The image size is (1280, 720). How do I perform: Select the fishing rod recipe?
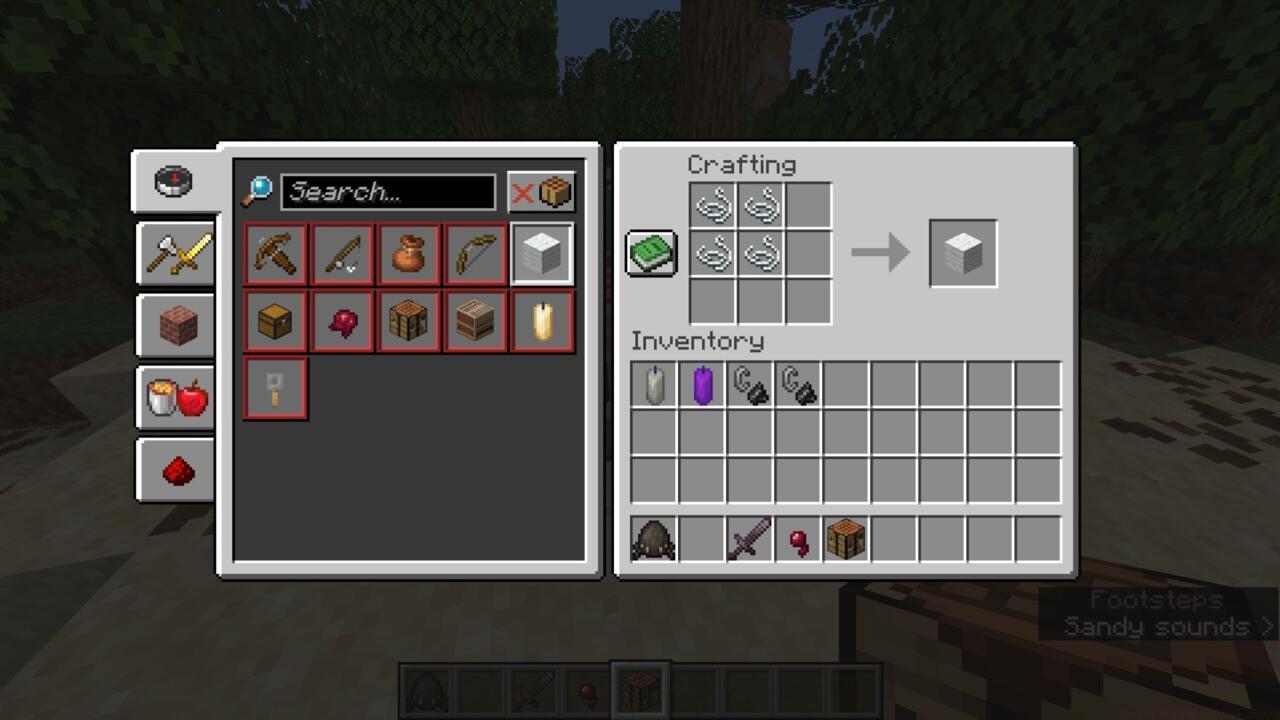341,253
